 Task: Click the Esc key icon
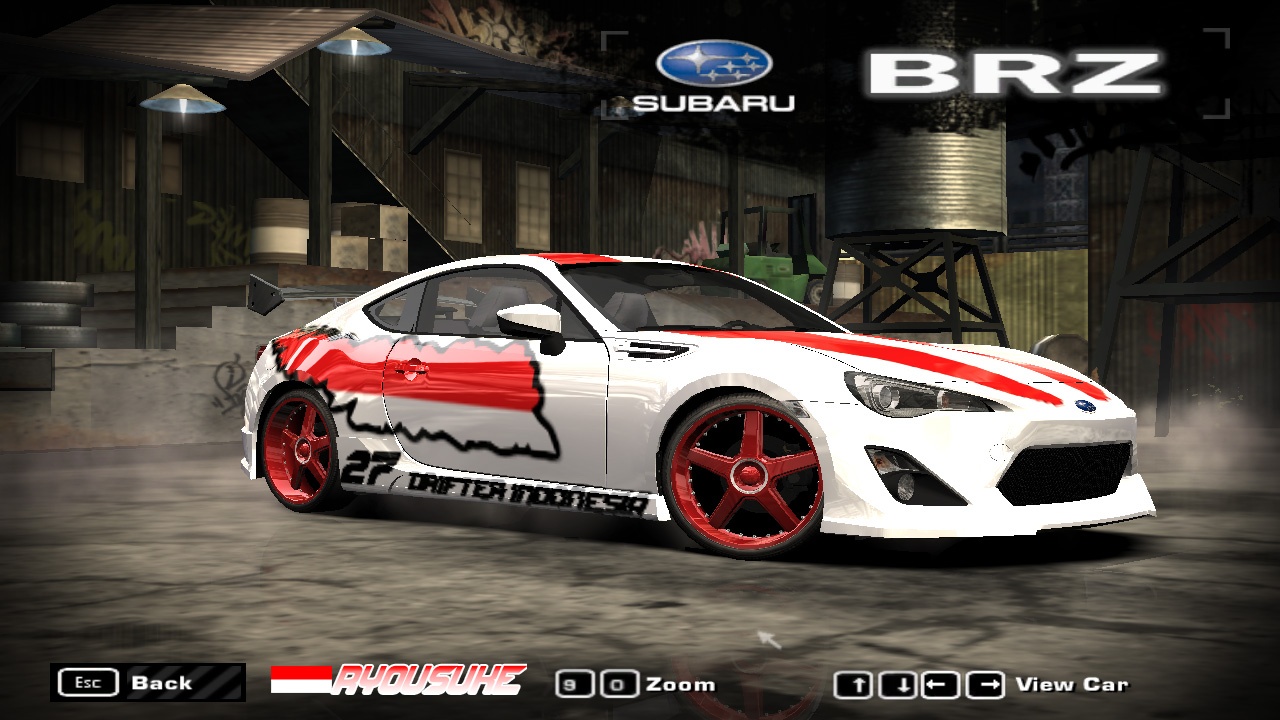[x=89, y=682]
